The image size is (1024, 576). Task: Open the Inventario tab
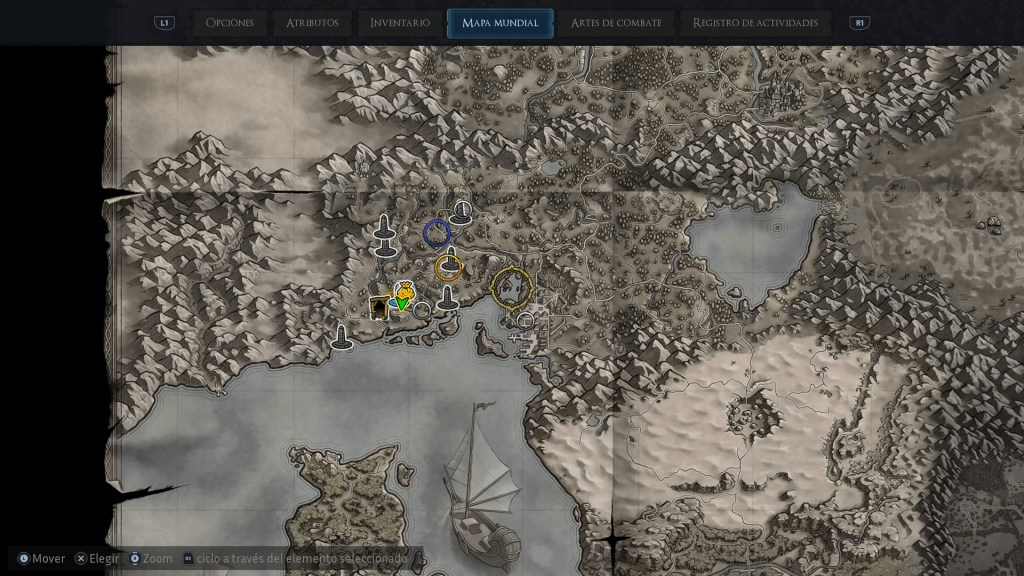click(x=399, y=23)
